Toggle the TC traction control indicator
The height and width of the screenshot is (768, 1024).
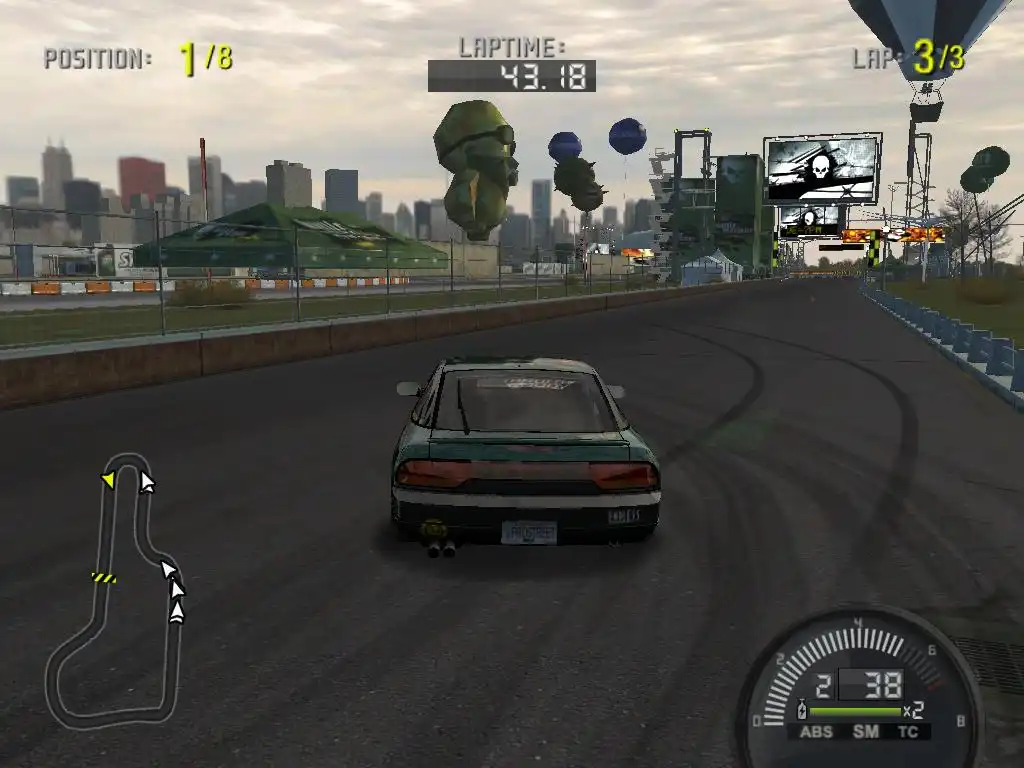click(x=909, y=732)
